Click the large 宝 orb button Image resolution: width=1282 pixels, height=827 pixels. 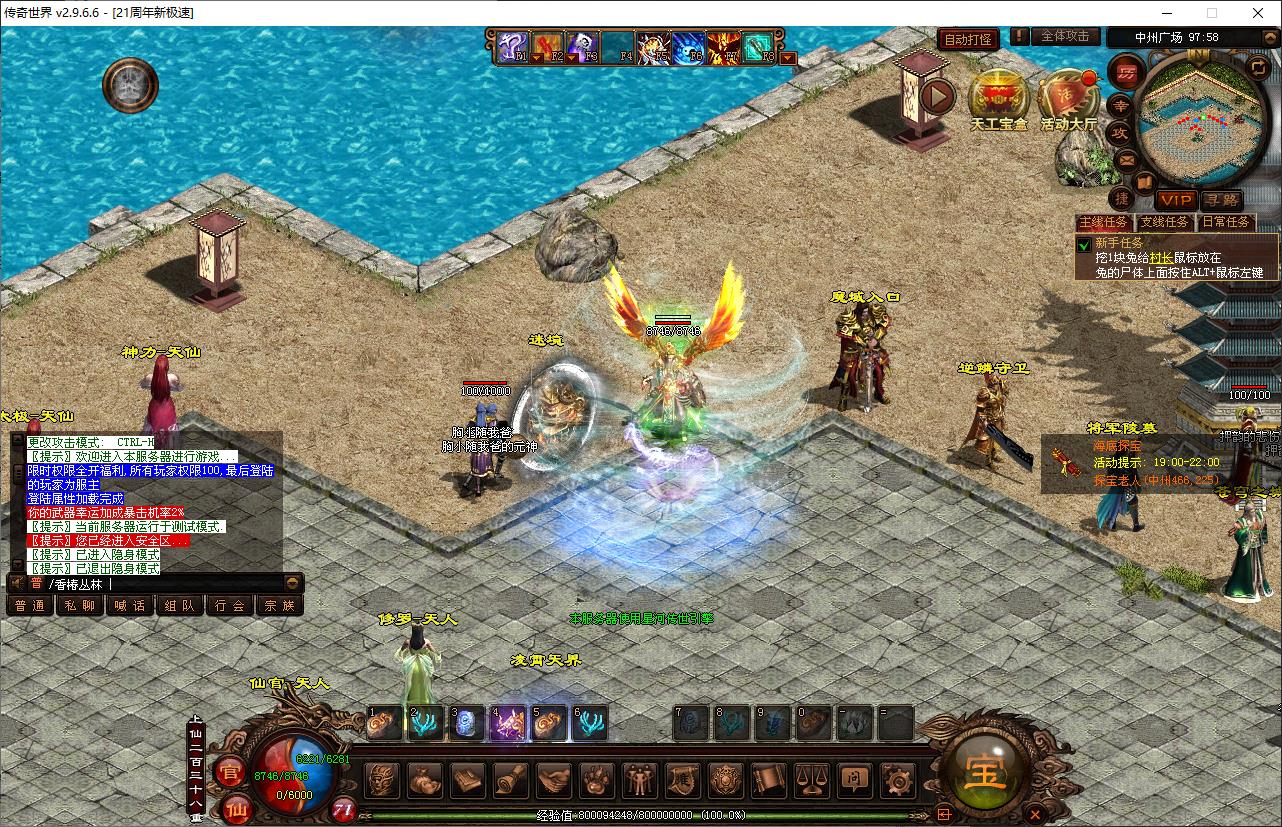pos(984,770)
